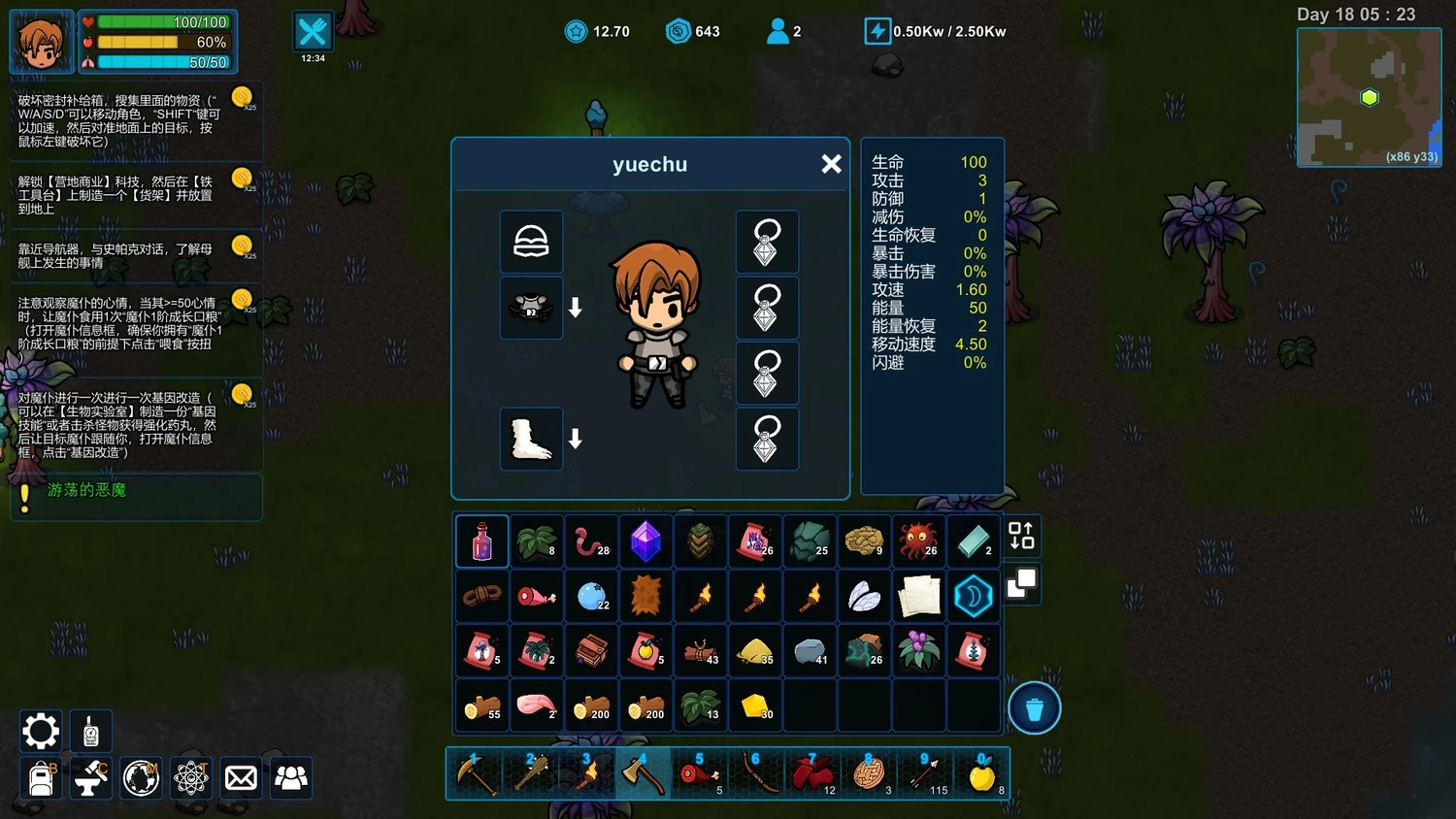Open the backpack inventory icon
The image size is (1456, 819).
(x=41, y=778)
